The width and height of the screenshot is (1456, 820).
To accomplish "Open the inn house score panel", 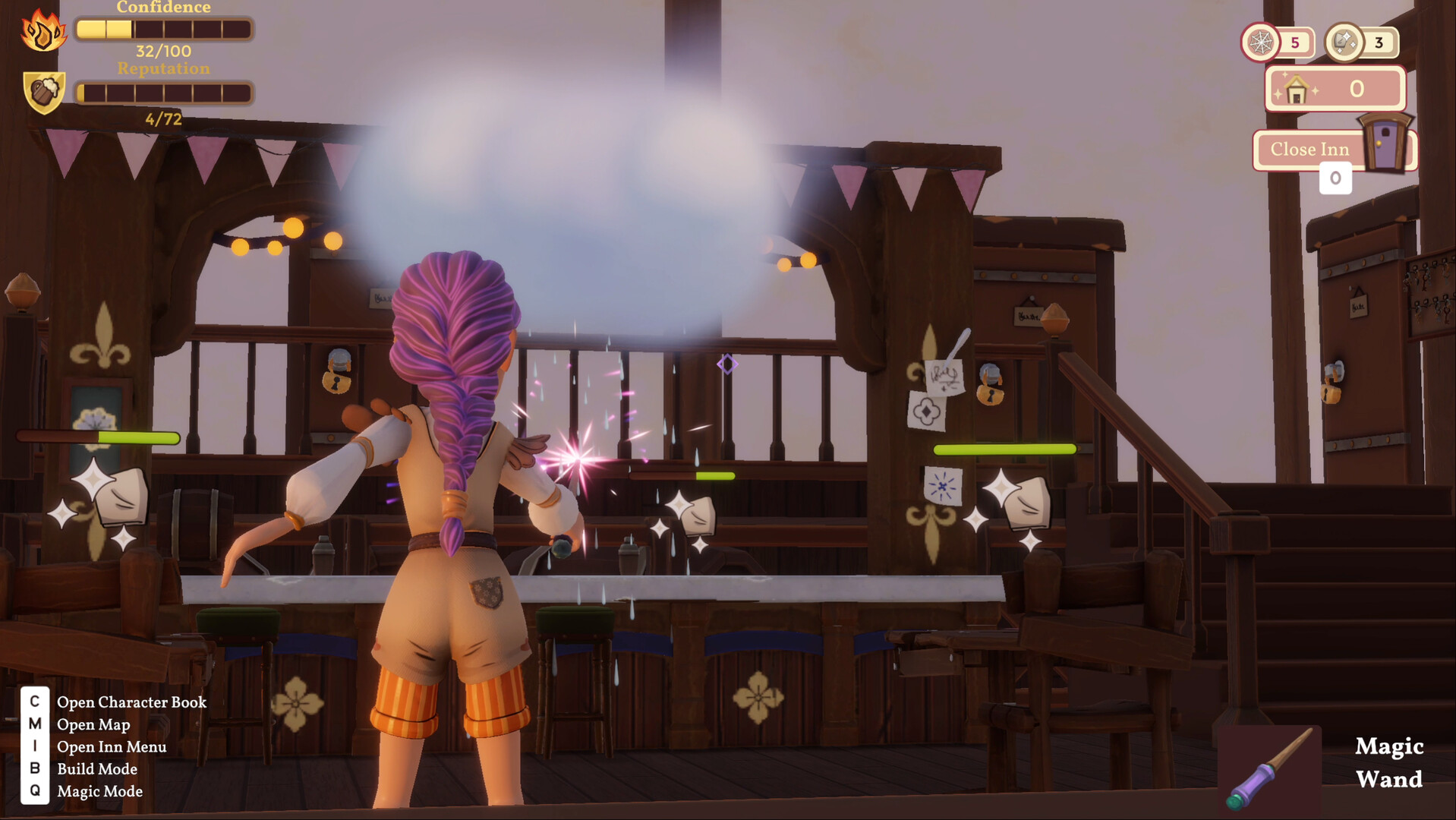I will coord(1335,89).
